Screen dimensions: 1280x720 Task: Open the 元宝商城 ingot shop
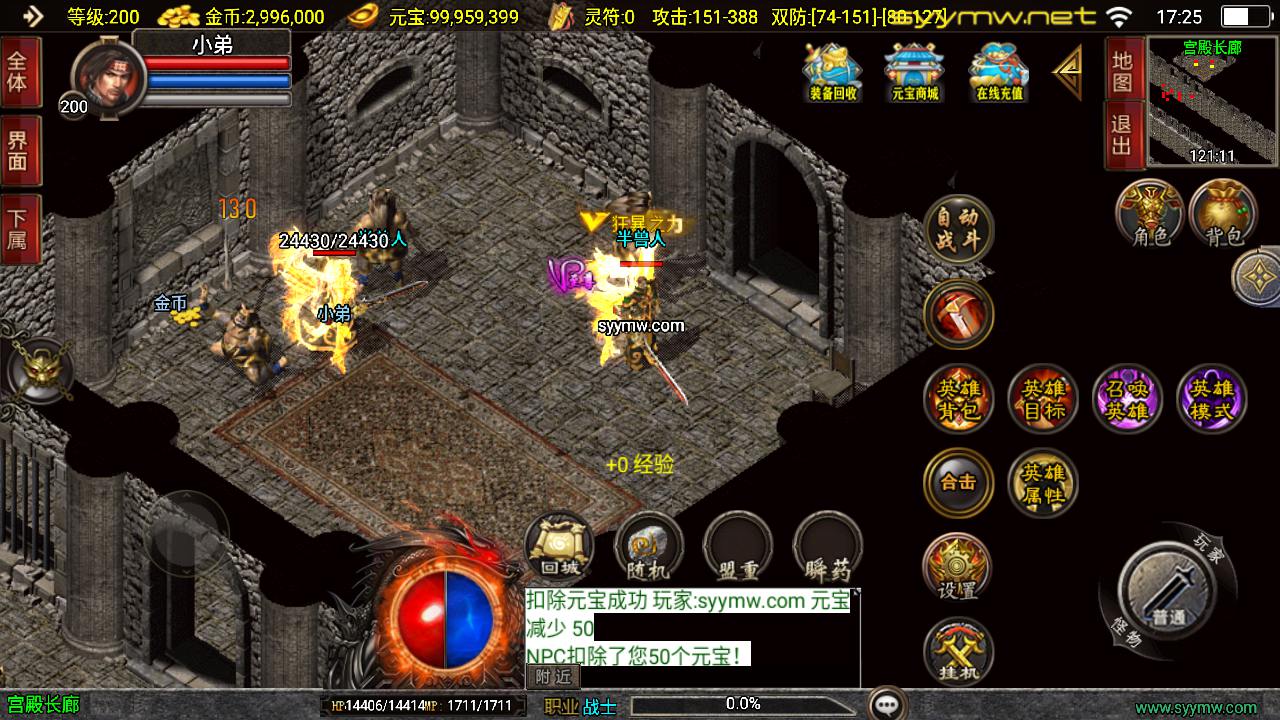tap(915, 71)
